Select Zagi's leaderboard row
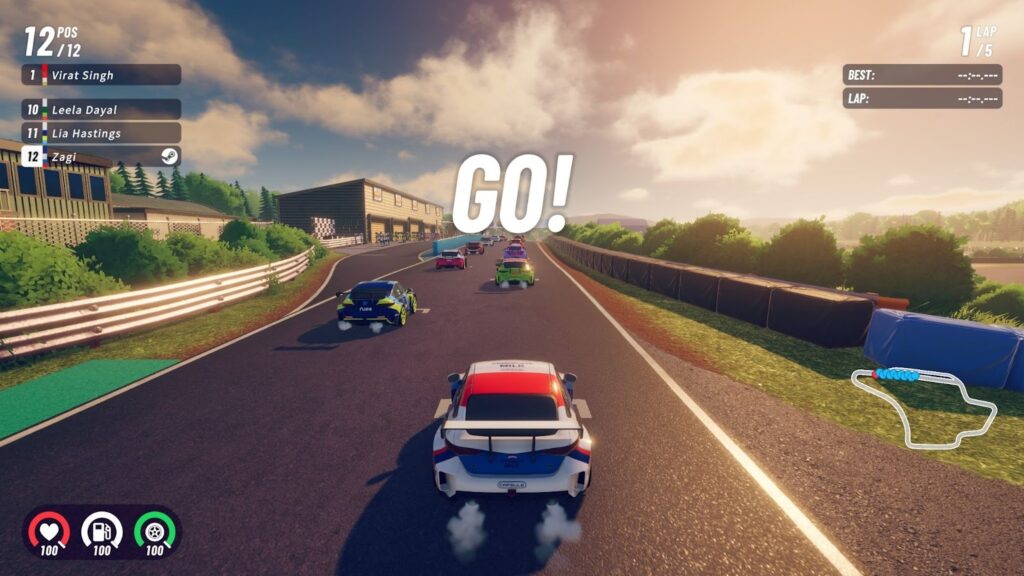 (101, 157)
